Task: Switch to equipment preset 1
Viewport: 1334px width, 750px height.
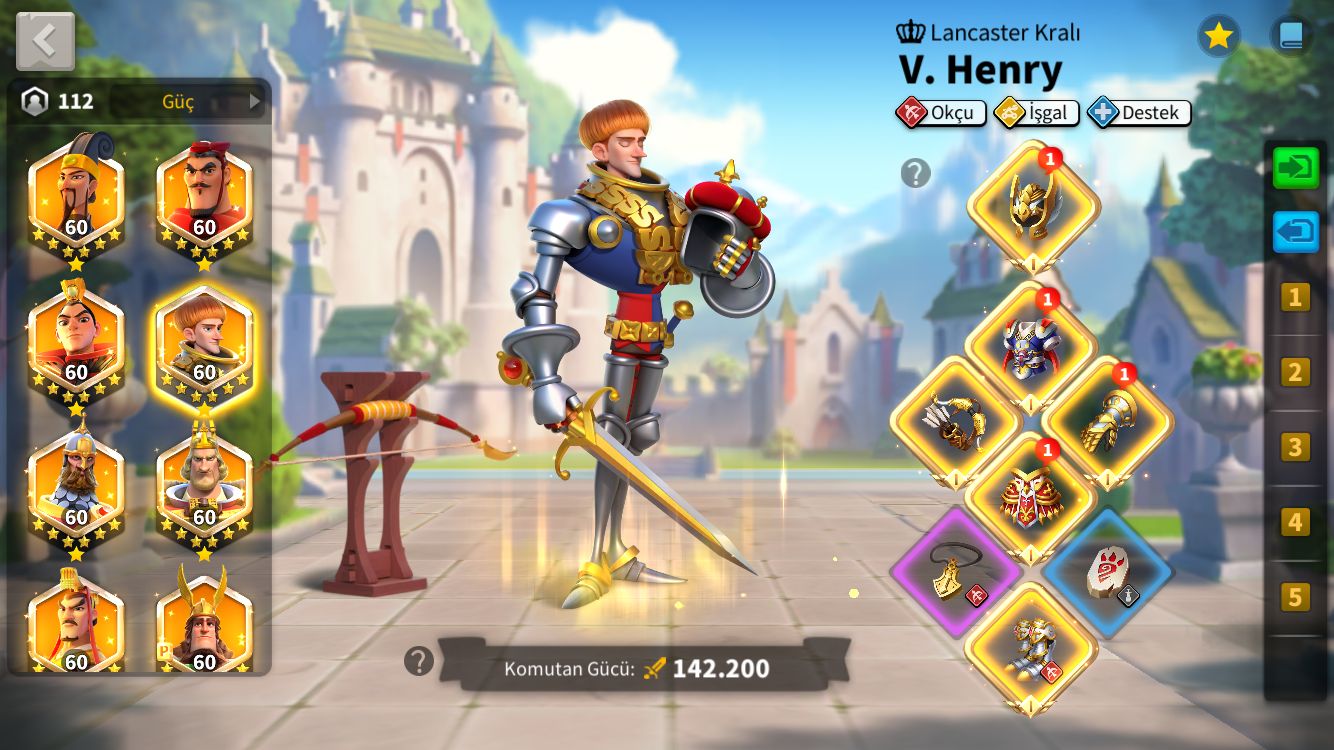Action: [1295, 297]
